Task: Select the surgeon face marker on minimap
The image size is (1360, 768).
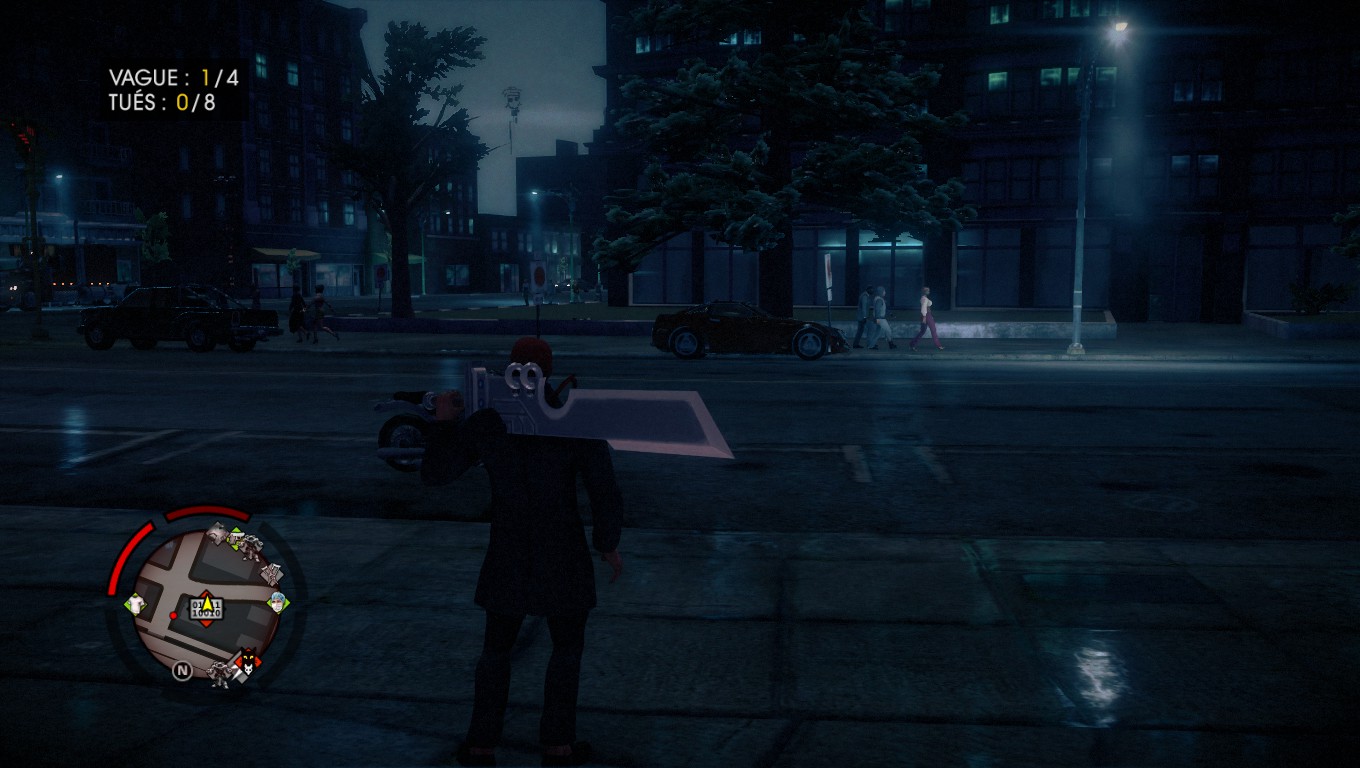Action: pos(278,602)
